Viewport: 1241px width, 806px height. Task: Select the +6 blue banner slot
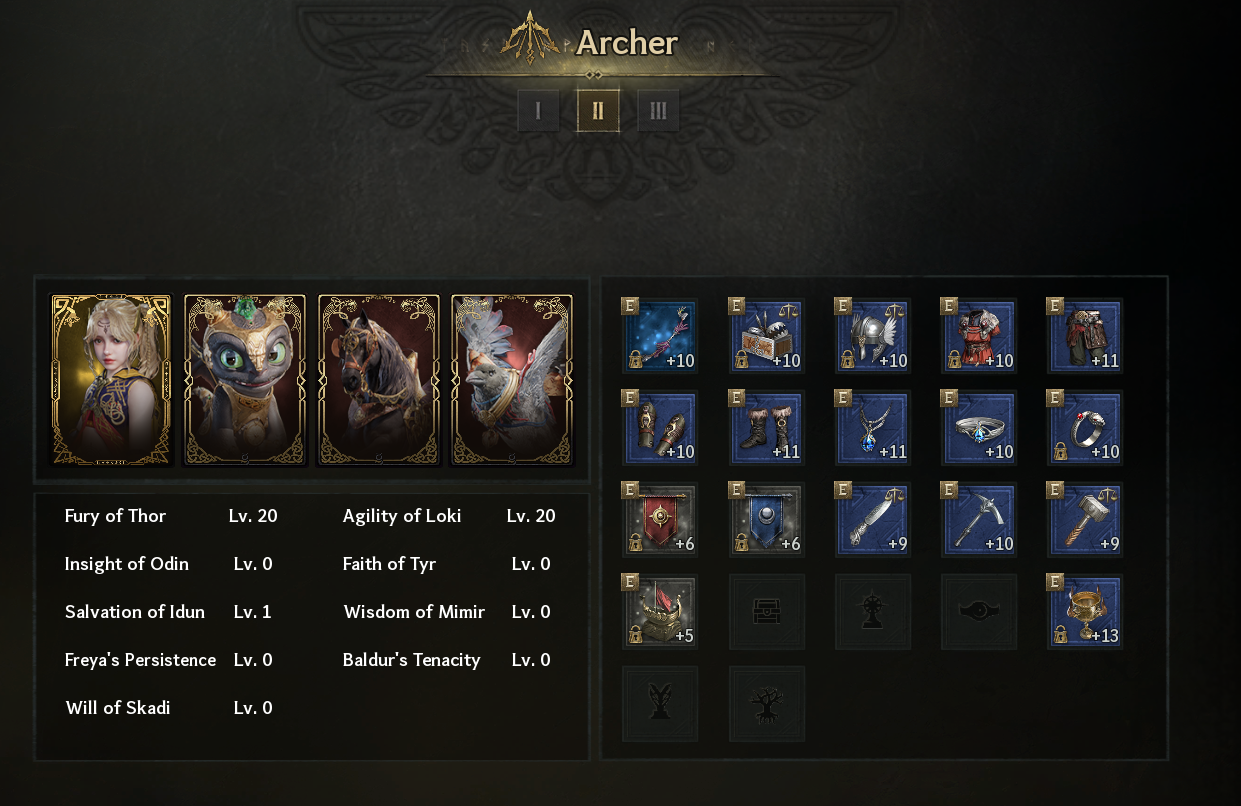tap(767, 520)
